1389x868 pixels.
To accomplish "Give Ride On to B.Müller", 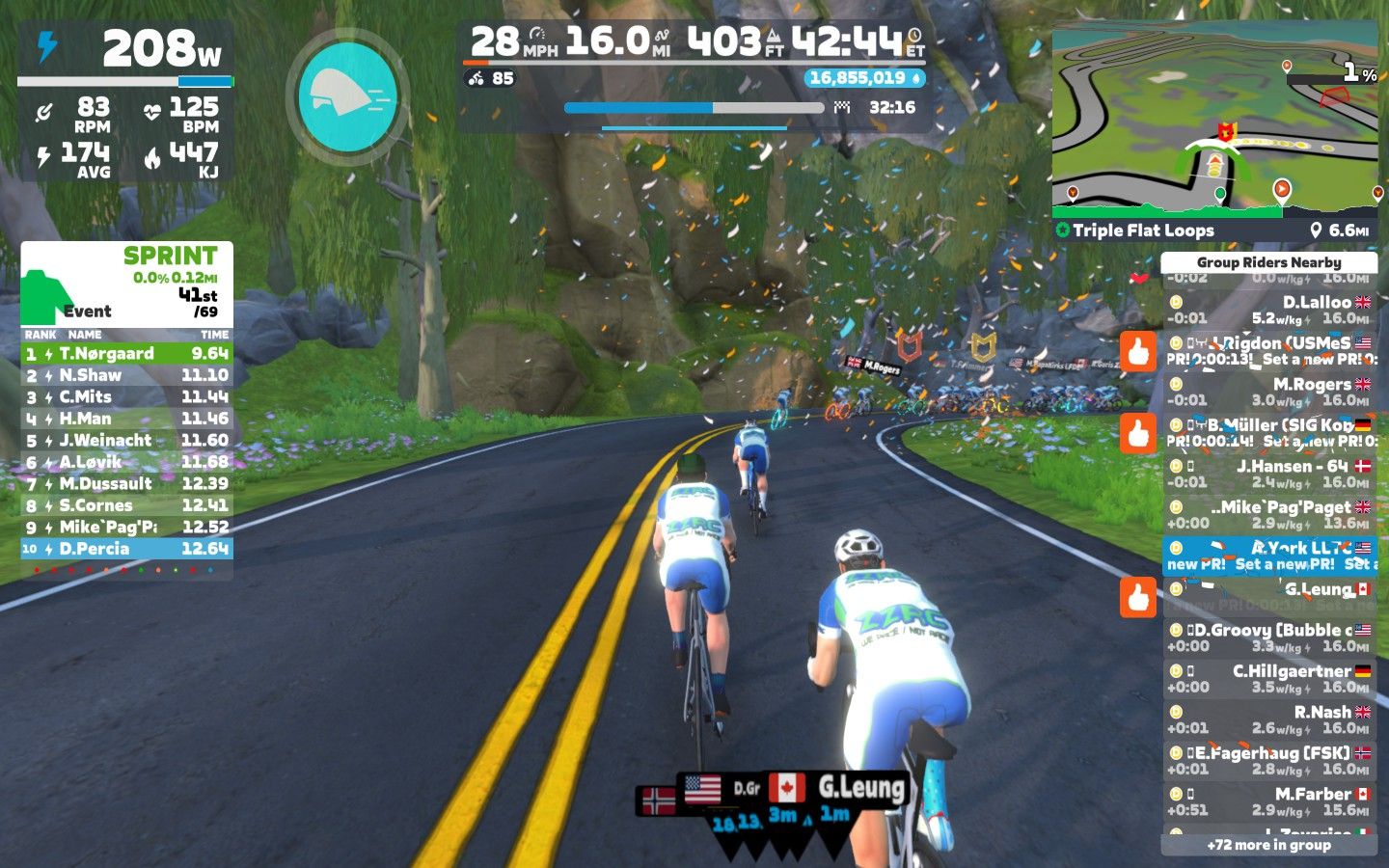I will 1138,434.
